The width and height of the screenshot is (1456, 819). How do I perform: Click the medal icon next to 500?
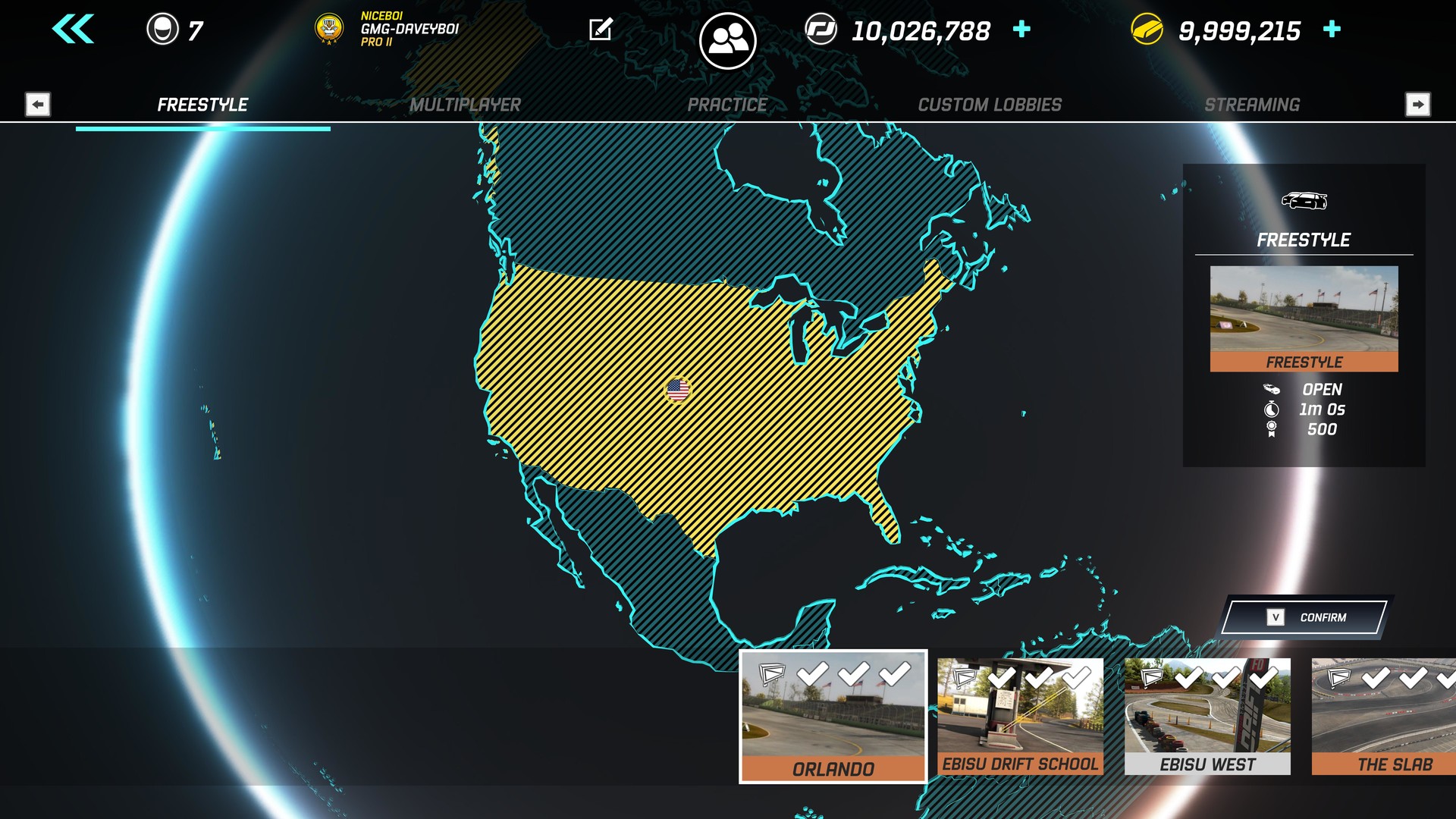click(1271, 428)
